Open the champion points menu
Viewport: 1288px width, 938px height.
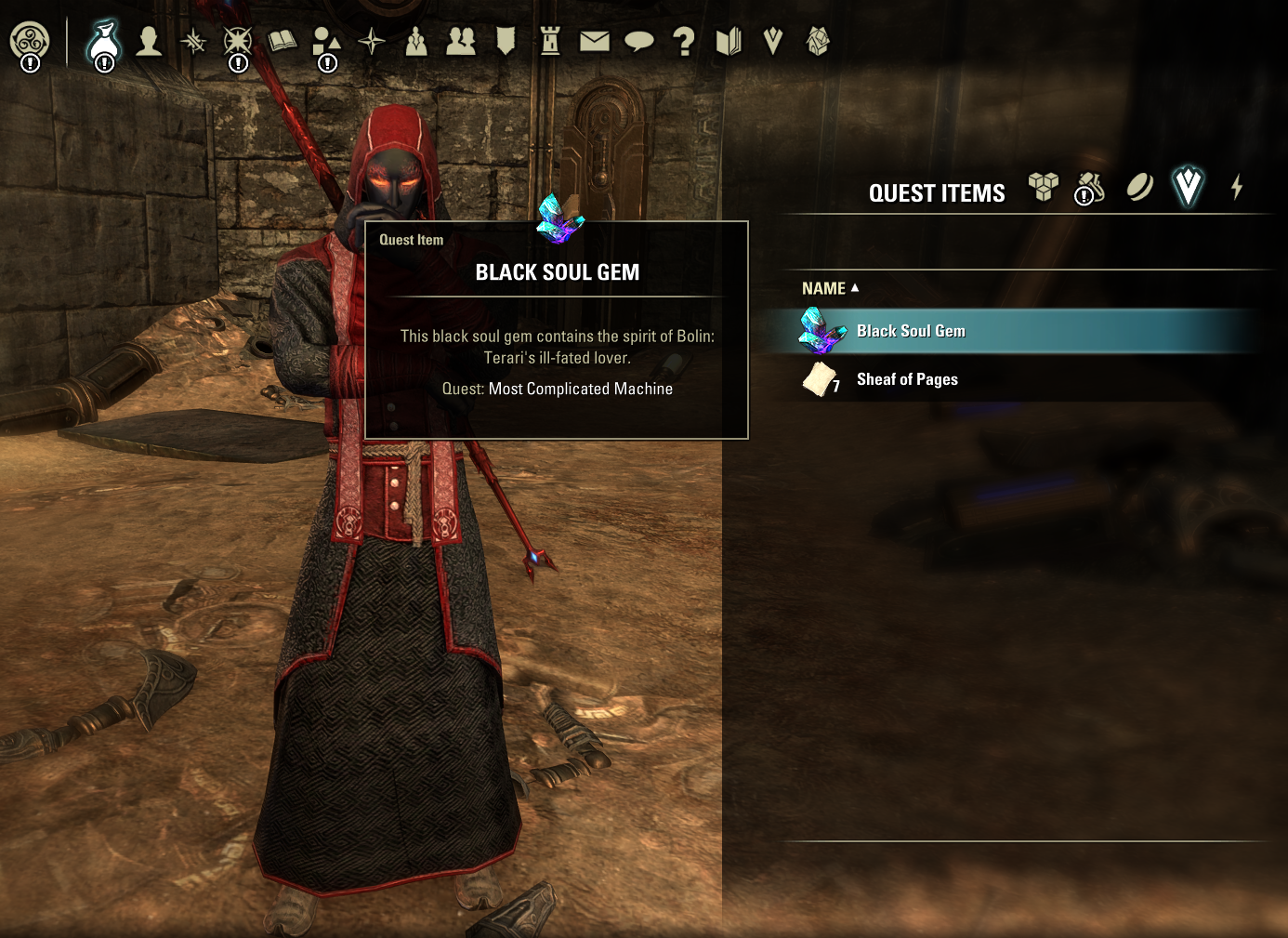tap(238, 42)
